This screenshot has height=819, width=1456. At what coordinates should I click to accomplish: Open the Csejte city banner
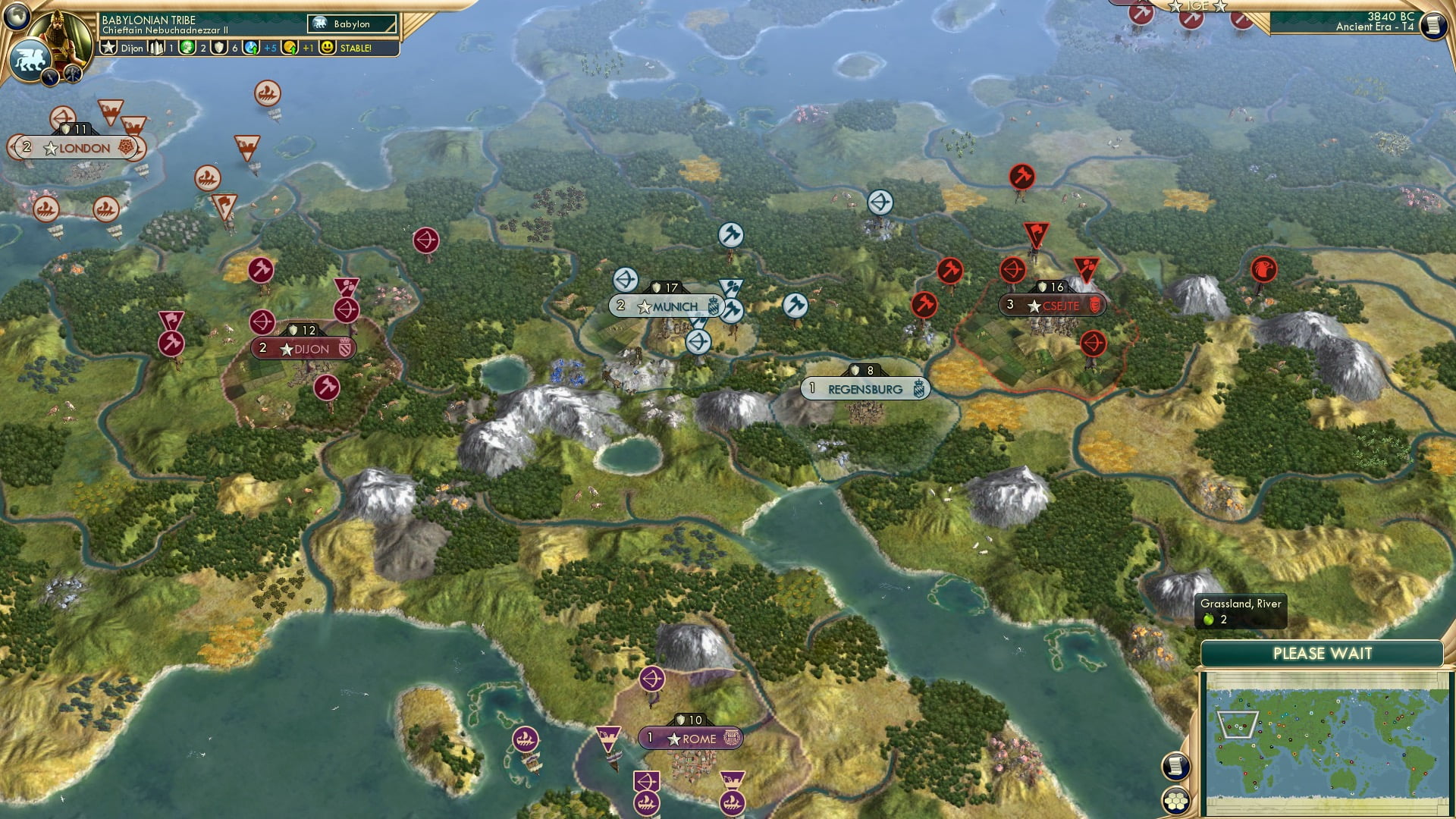coord(1054,306)
